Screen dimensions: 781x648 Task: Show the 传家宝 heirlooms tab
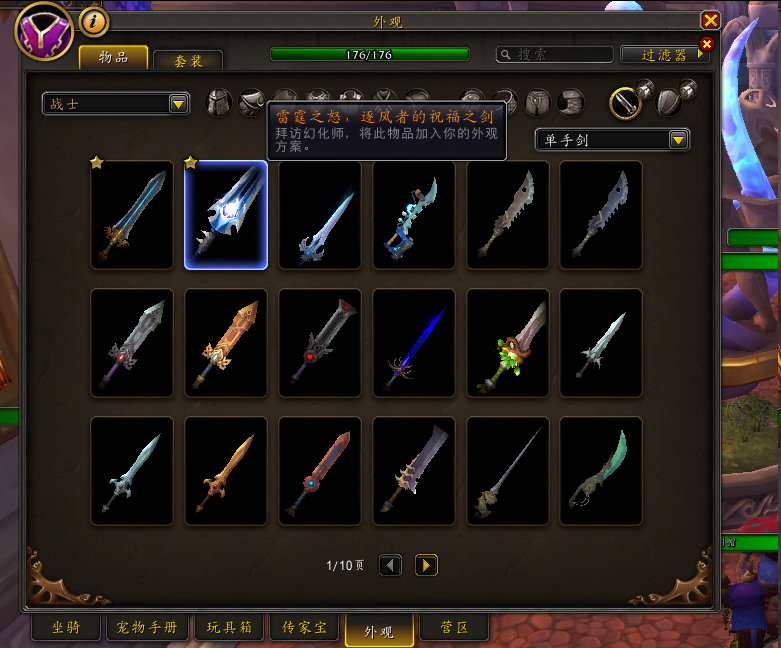click(304, 628)
